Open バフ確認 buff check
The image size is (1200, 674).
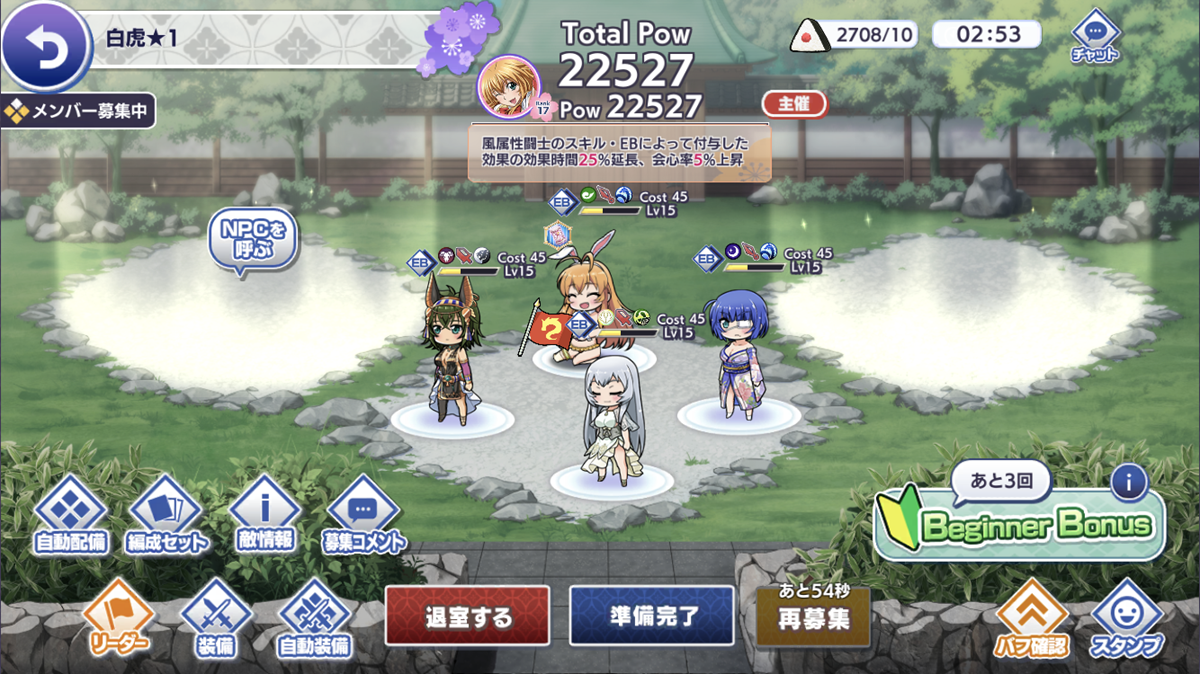point(1031,618)
